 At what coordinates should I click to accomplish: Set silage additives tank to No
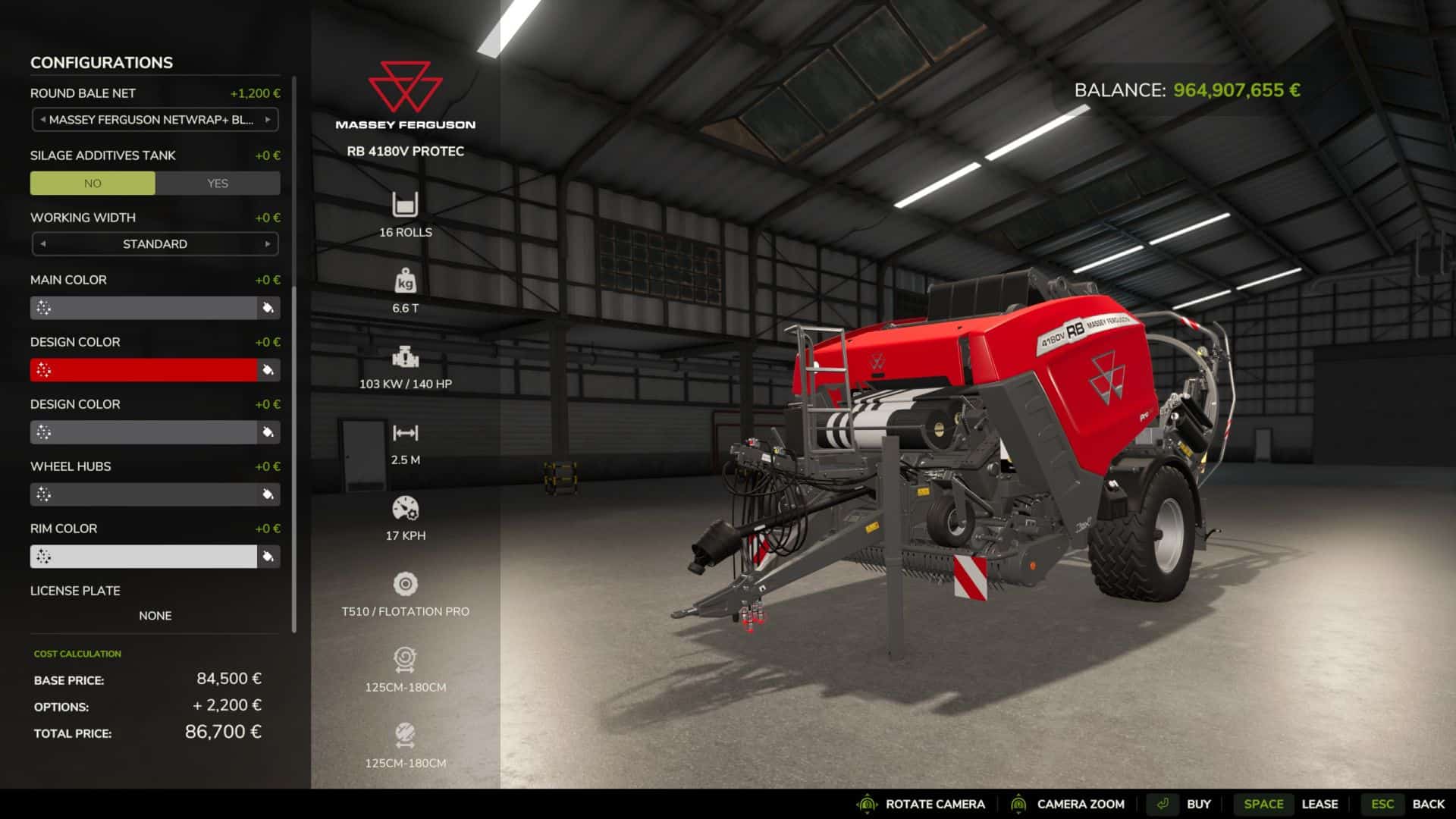point(93,184)
